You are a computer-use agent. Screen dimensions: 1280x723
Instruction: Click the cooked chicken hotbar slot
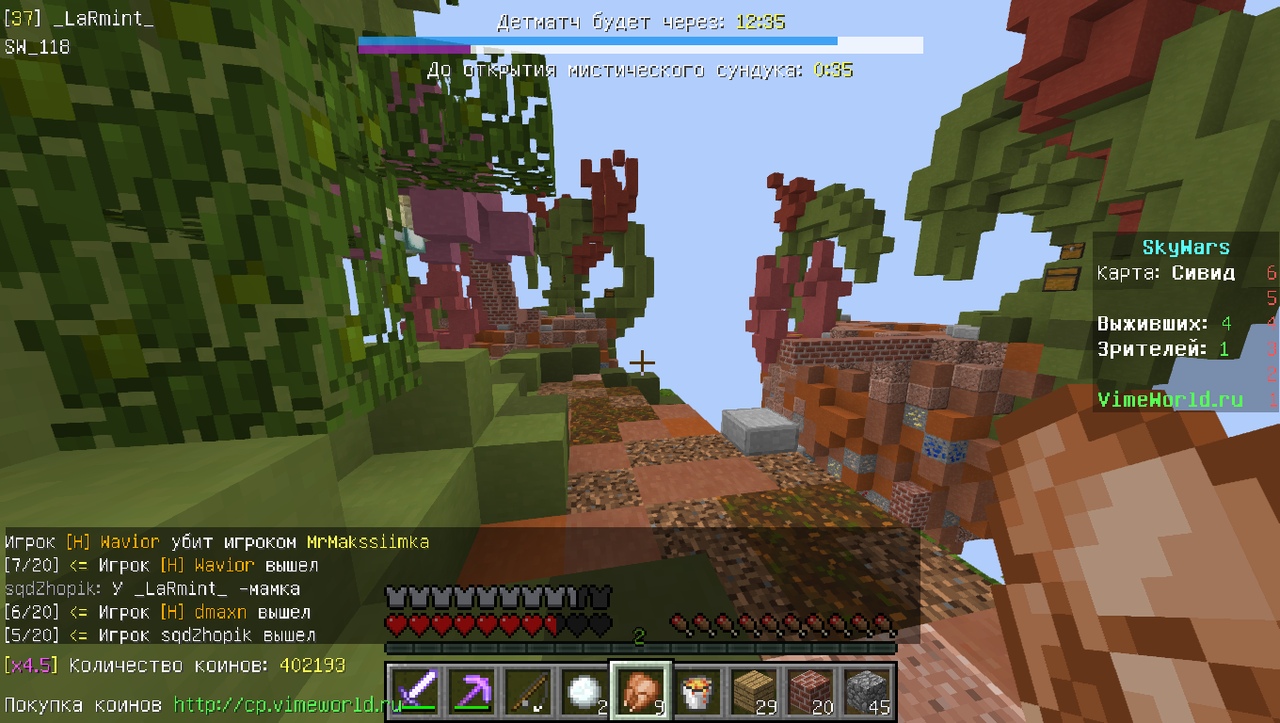click(641, 690)
